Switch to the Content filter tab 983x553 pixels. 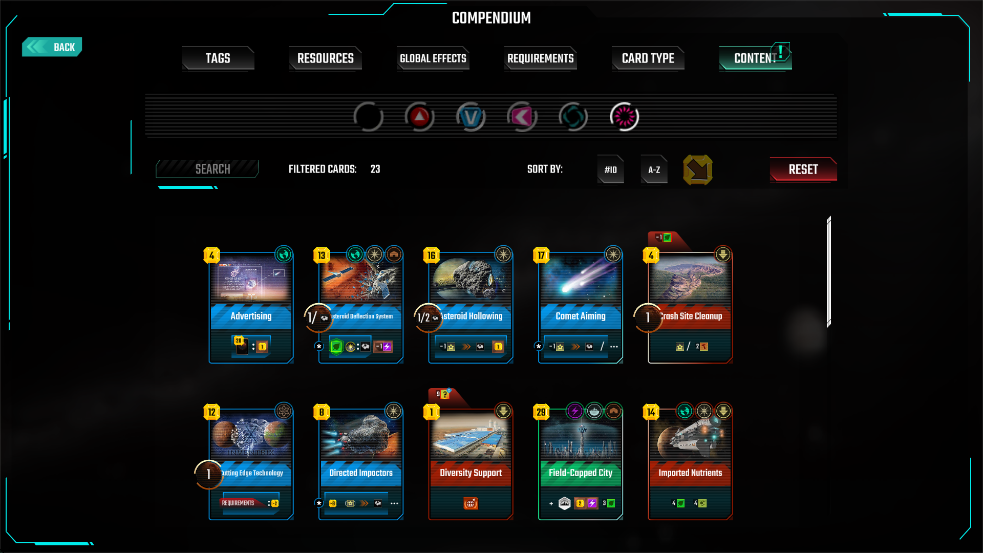(x=755, y=59)
